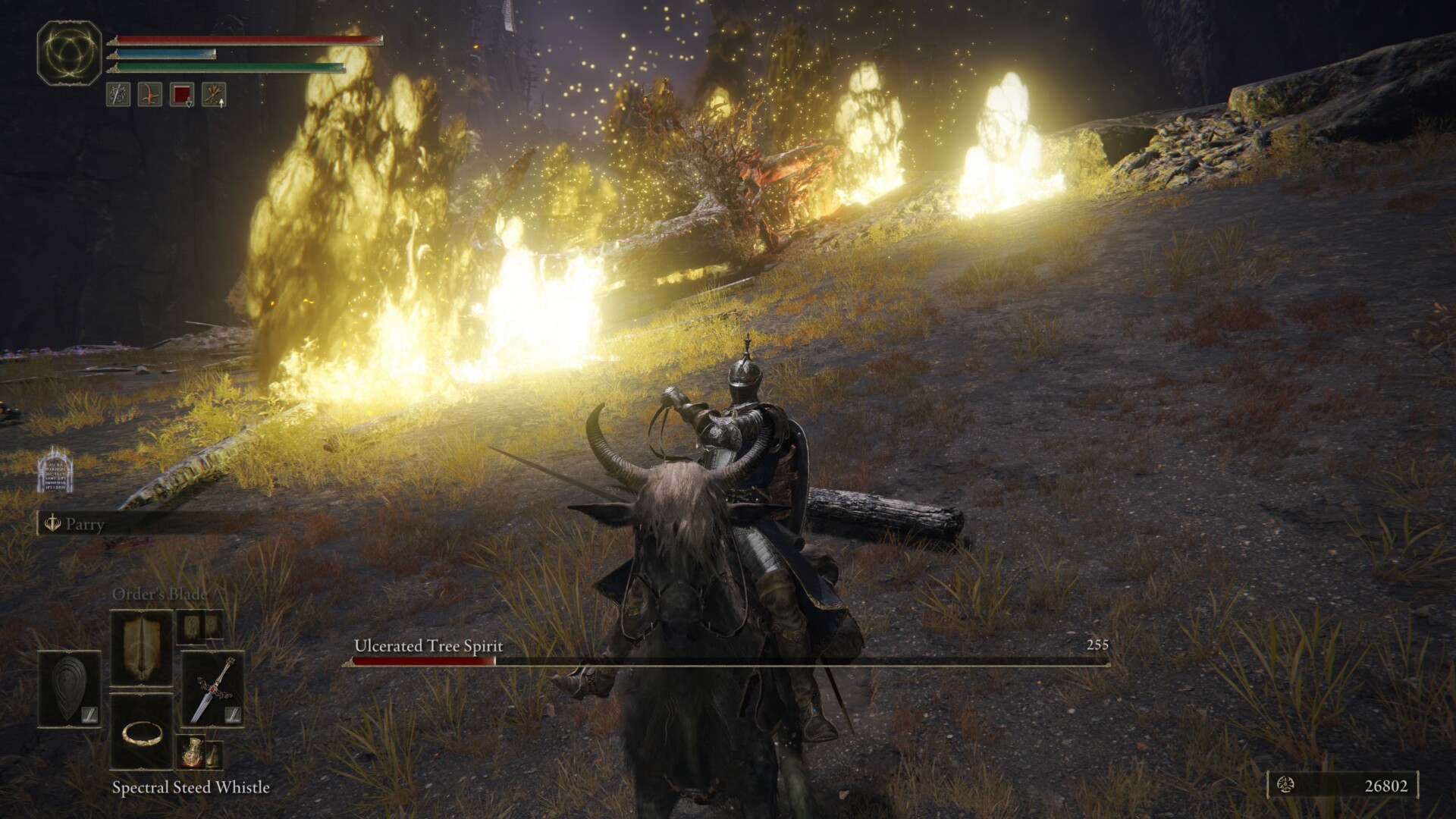
Task: Click the Parry skill label
Action: click(84, 524)
